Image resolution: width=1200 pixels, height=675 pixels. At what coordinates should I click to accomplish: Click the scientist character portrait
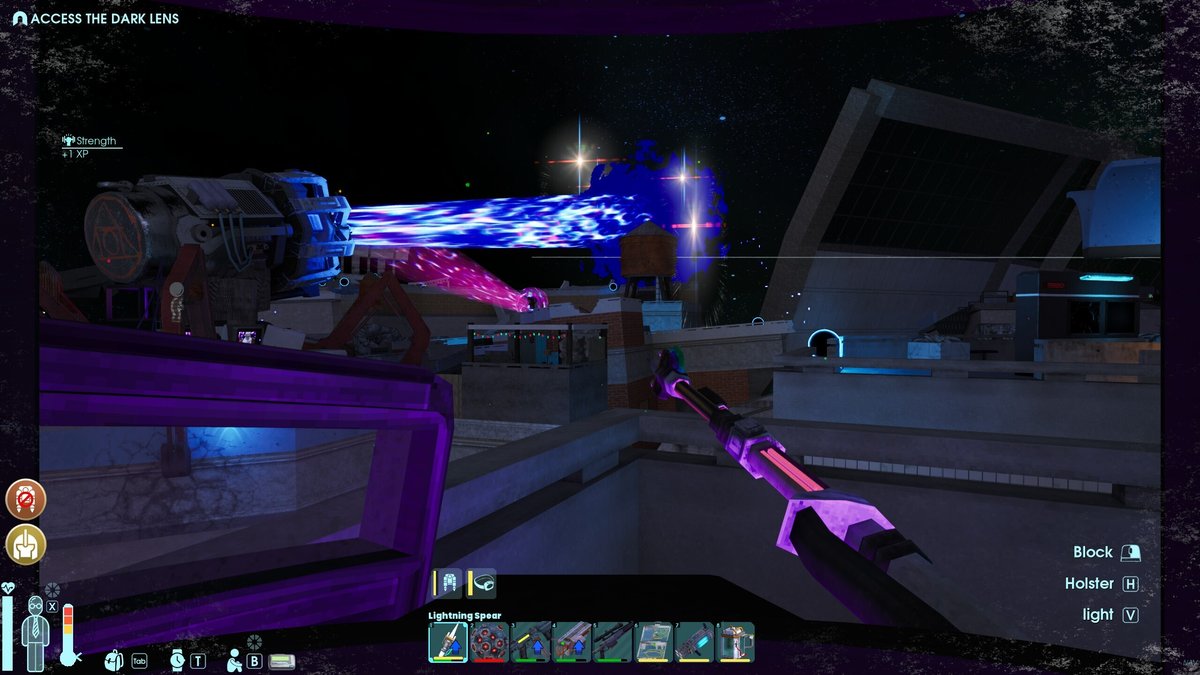point(34,632)
